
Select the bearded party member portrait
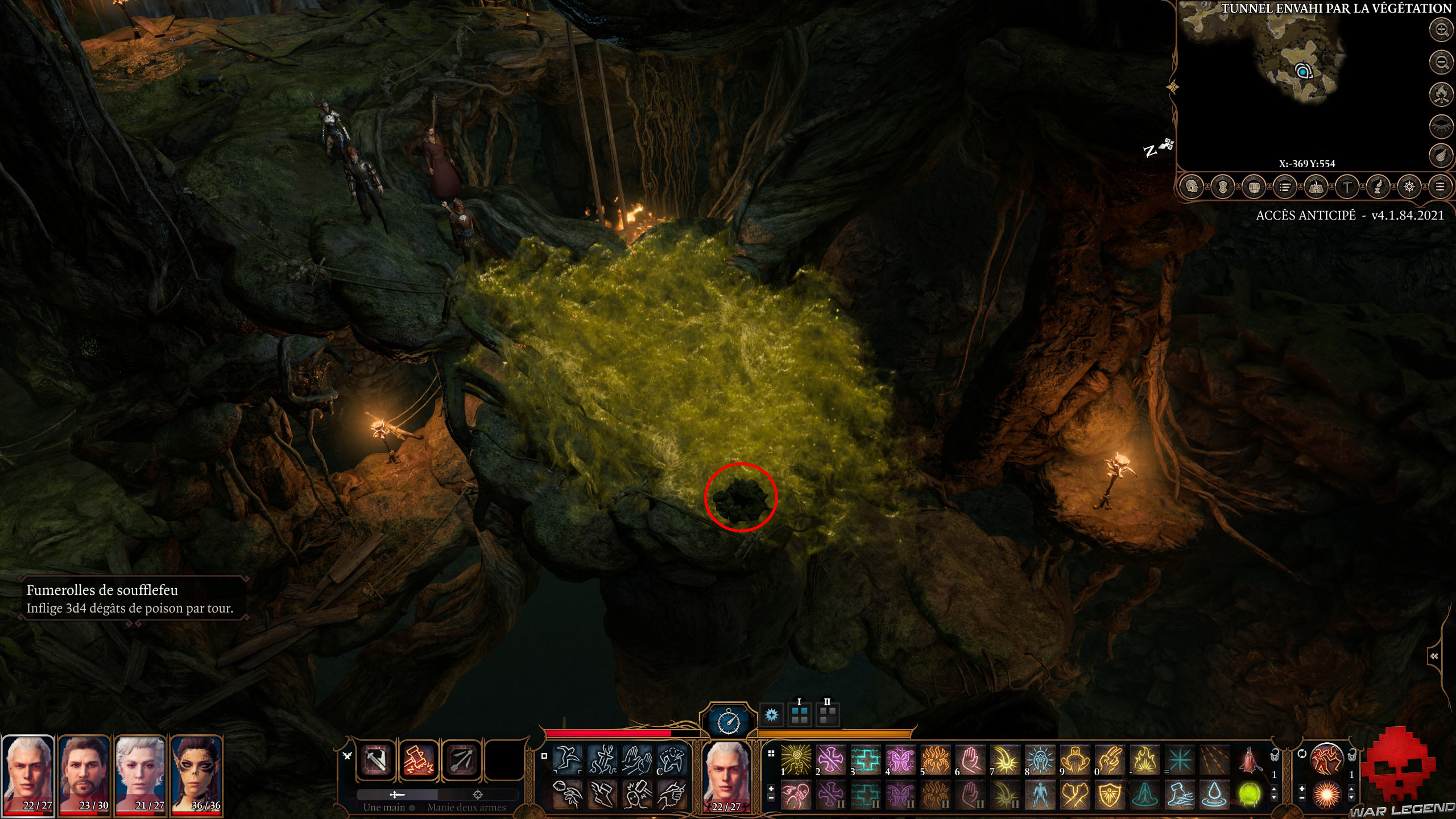tap(84, 773)
